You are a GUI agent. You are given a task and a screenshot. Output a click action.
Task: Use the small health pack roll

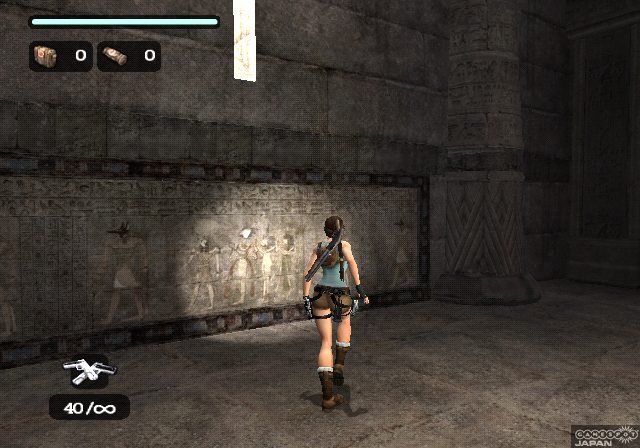tap(115, 56)
